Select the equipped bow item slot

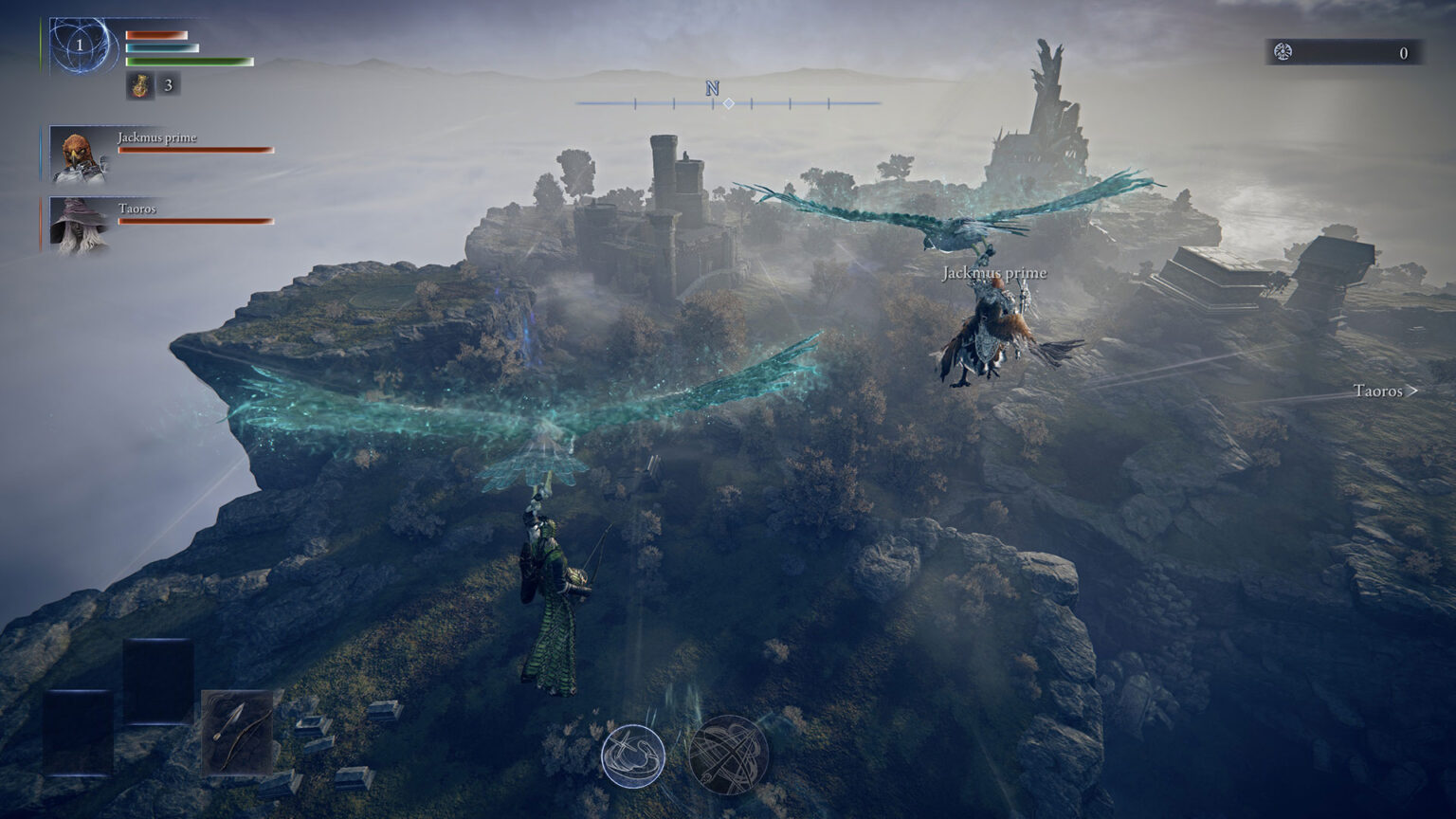pos(237,730)
